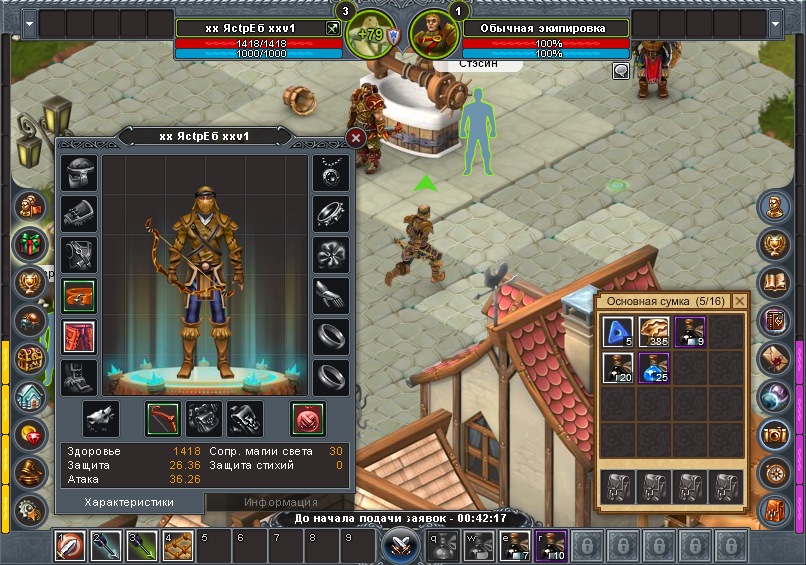The image size is (806, 565).
Task: Open the chat speech bubble icon
Action: coord(621,71)
